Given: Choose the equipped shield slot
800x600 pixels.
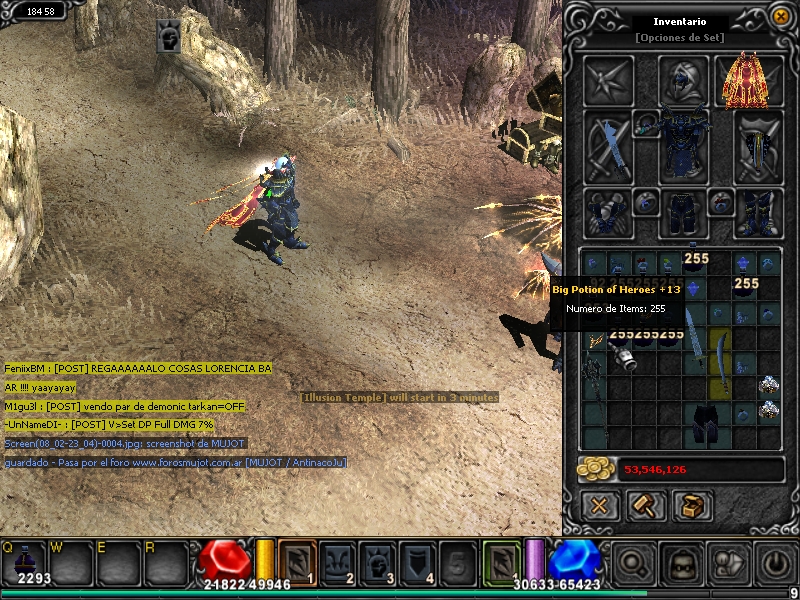Looking at the screenshot, I should click(758, 146).
